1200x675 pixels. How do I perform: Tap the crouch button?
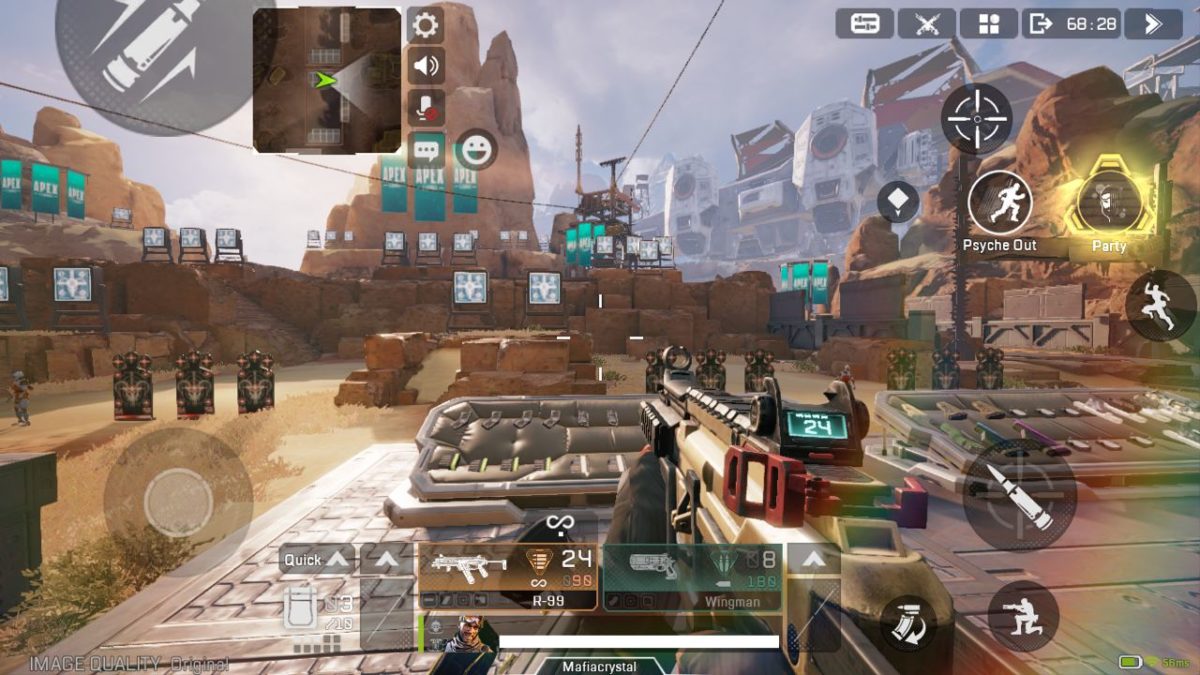pyautogui.click(x=1023, y=615)
